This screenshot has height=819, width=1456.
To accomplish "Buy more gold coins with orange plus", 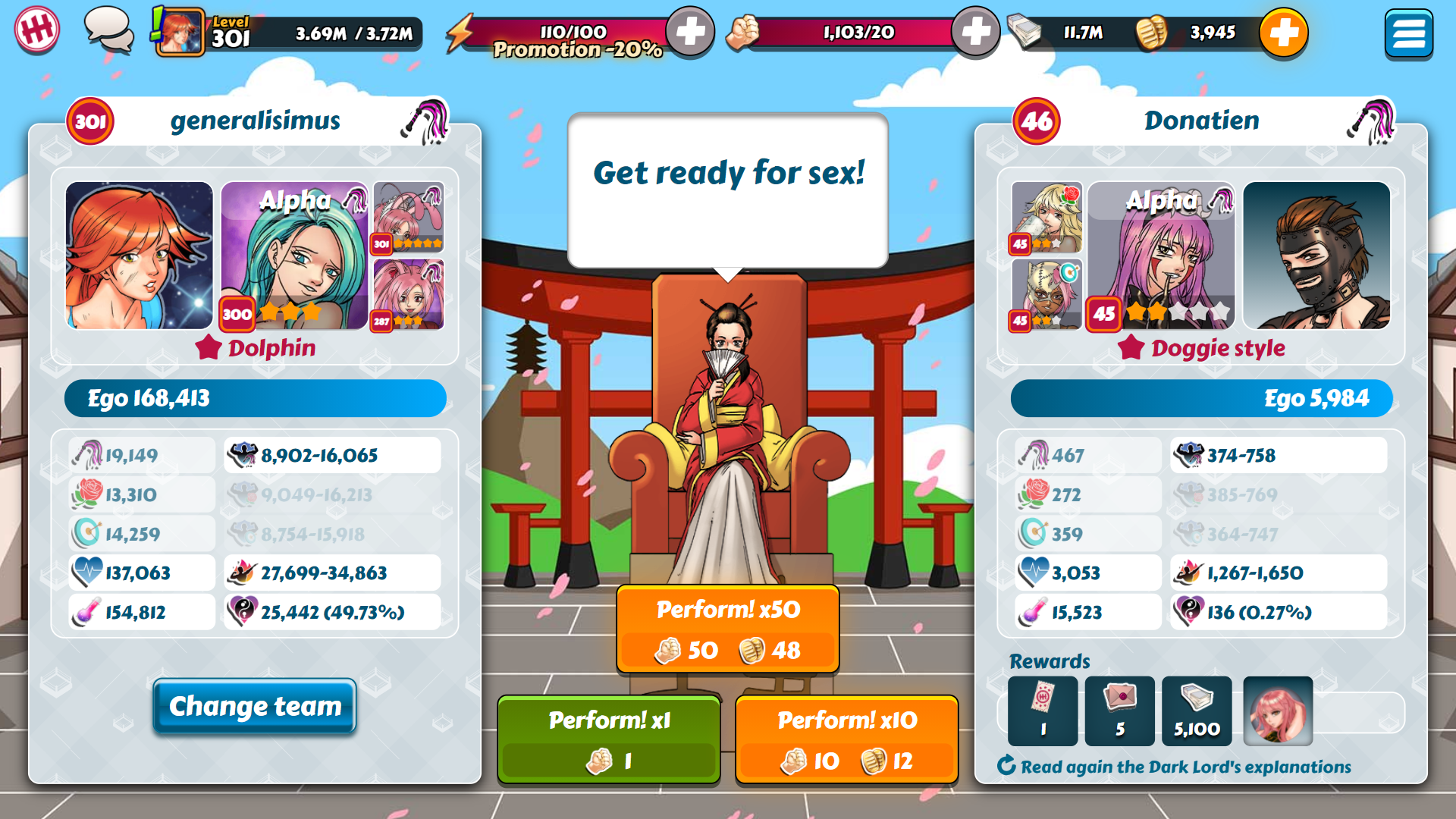I will tap(1283, 33).
